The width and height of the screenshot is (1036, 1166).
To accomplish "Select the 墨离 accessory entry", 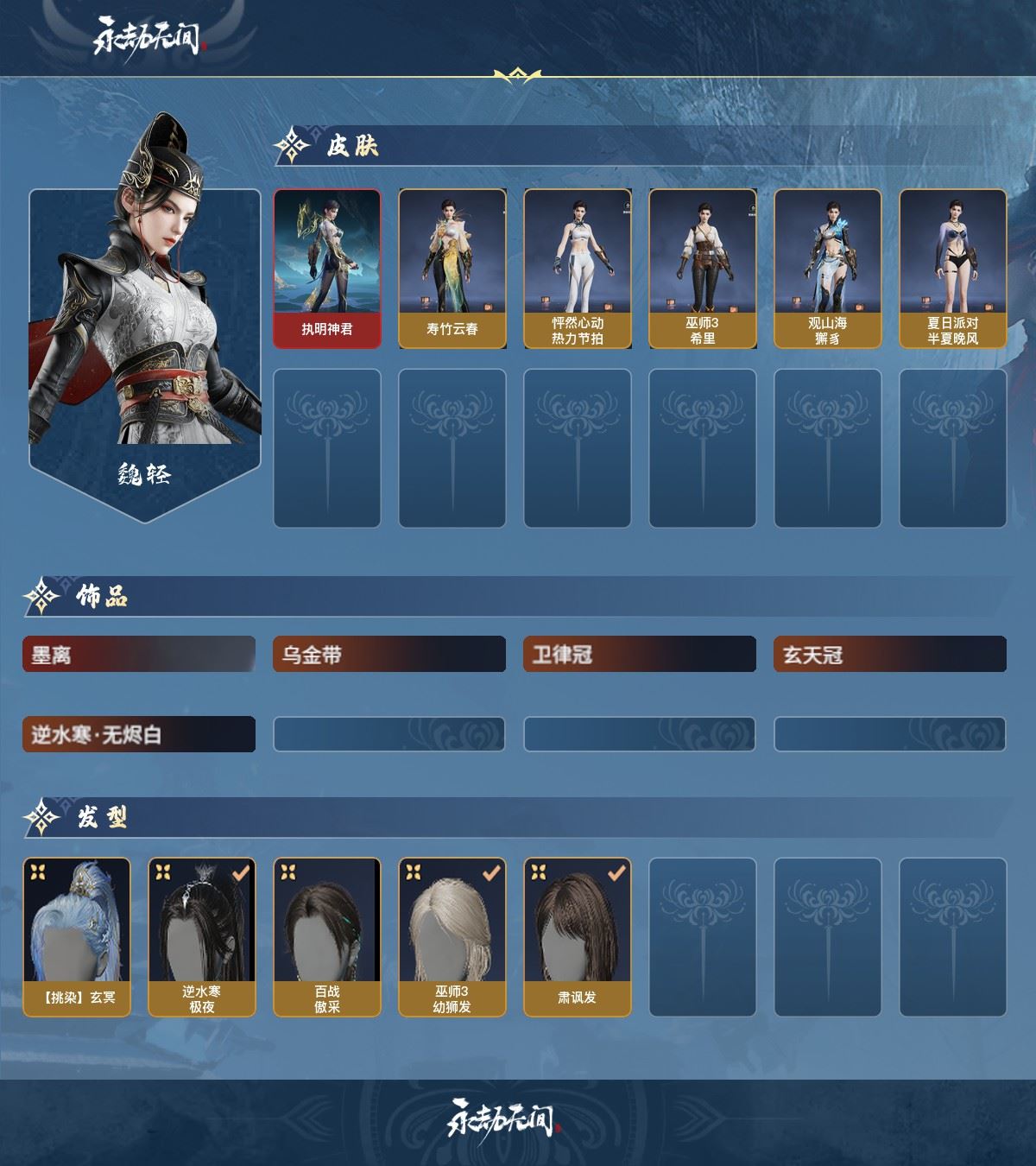I will coord(139,655).
